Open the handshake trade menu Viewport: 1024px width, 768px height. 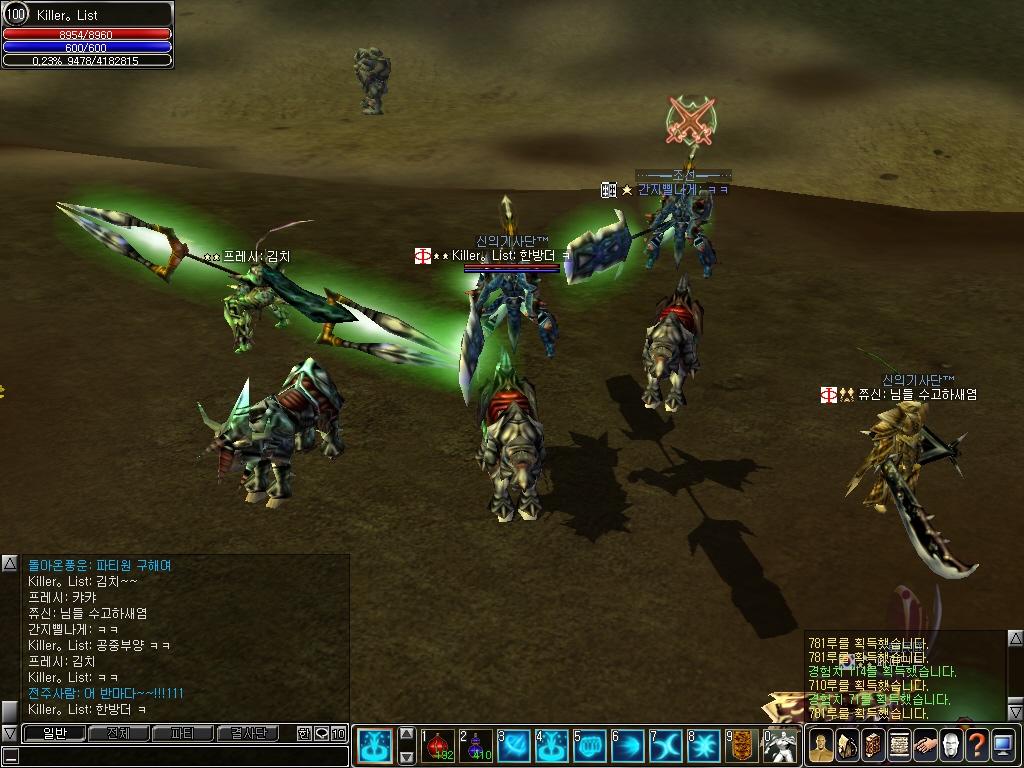tap(925, 745)
